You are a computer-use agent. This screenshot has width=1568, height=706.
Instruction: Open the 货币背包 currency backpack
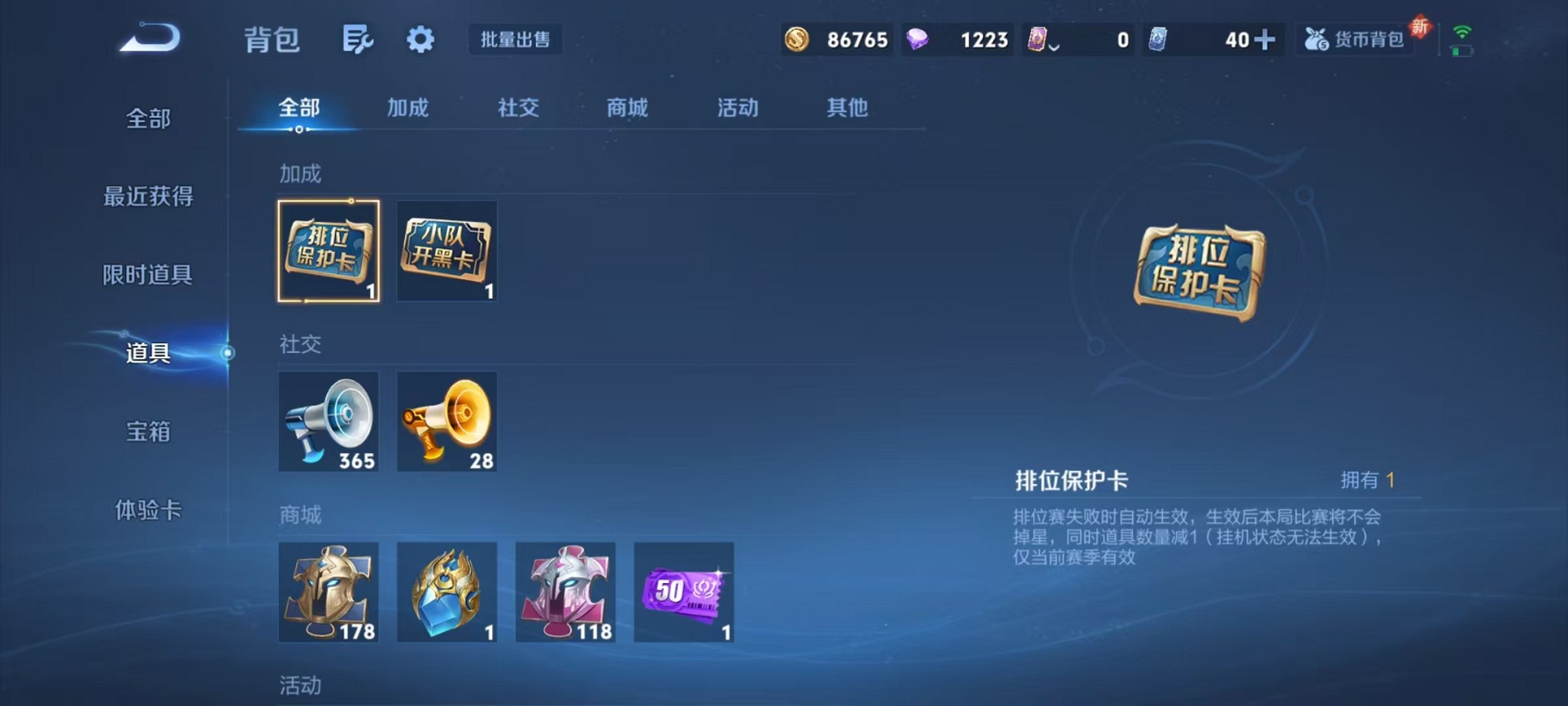click(1355, 39)
